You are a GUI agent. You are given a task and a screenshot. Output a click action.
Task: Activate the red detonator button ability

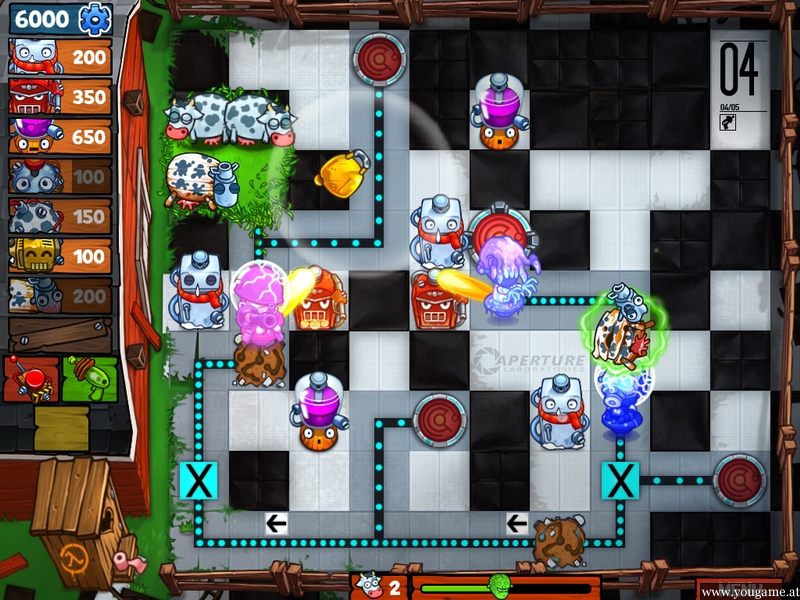pos(30,379)
